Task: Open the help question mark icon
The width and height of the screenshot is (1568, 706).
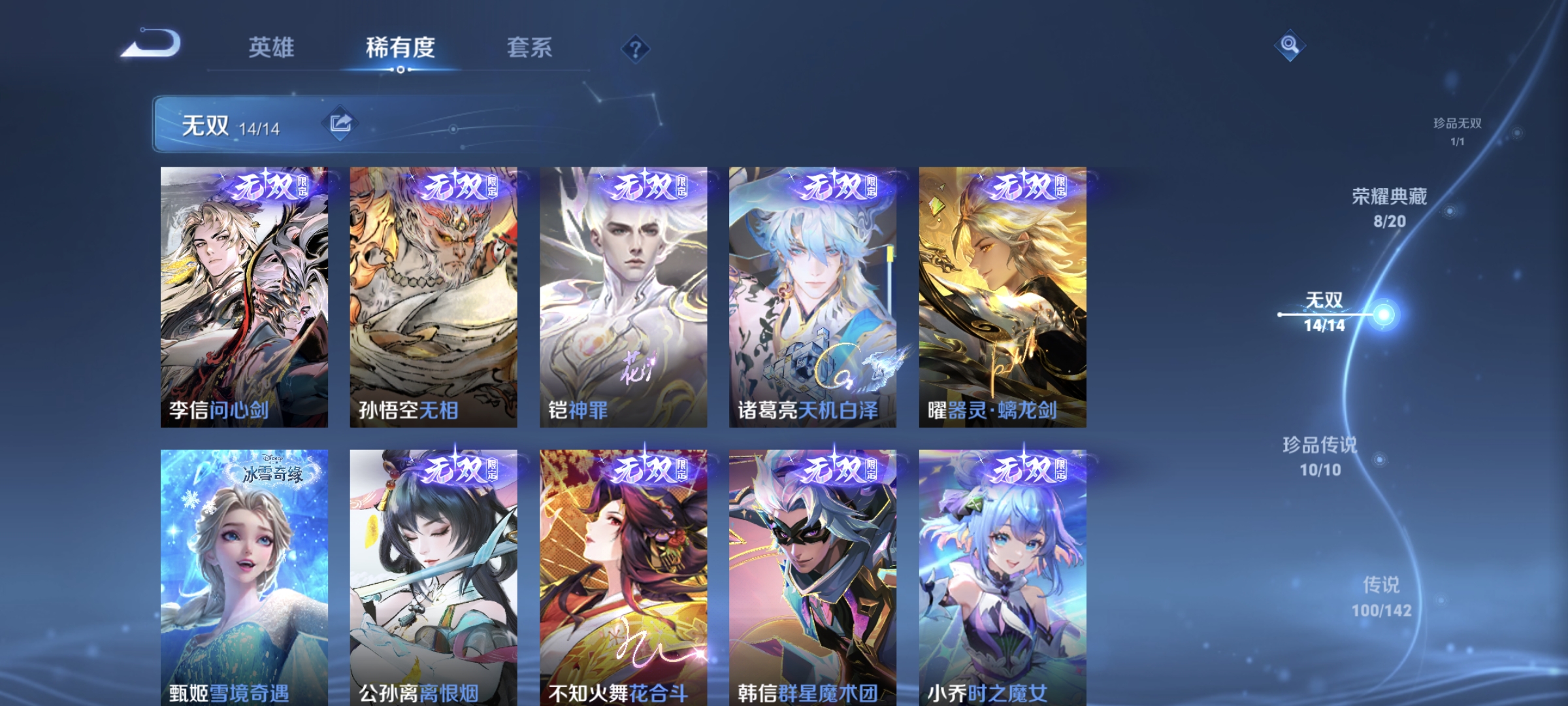Action: coord(636,49)
